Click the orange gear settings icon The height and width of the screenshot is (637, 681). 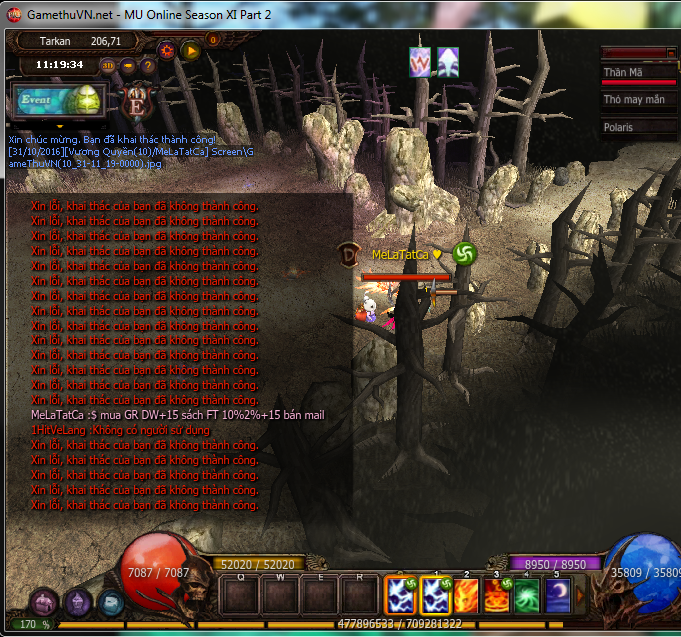pos(166,49)
